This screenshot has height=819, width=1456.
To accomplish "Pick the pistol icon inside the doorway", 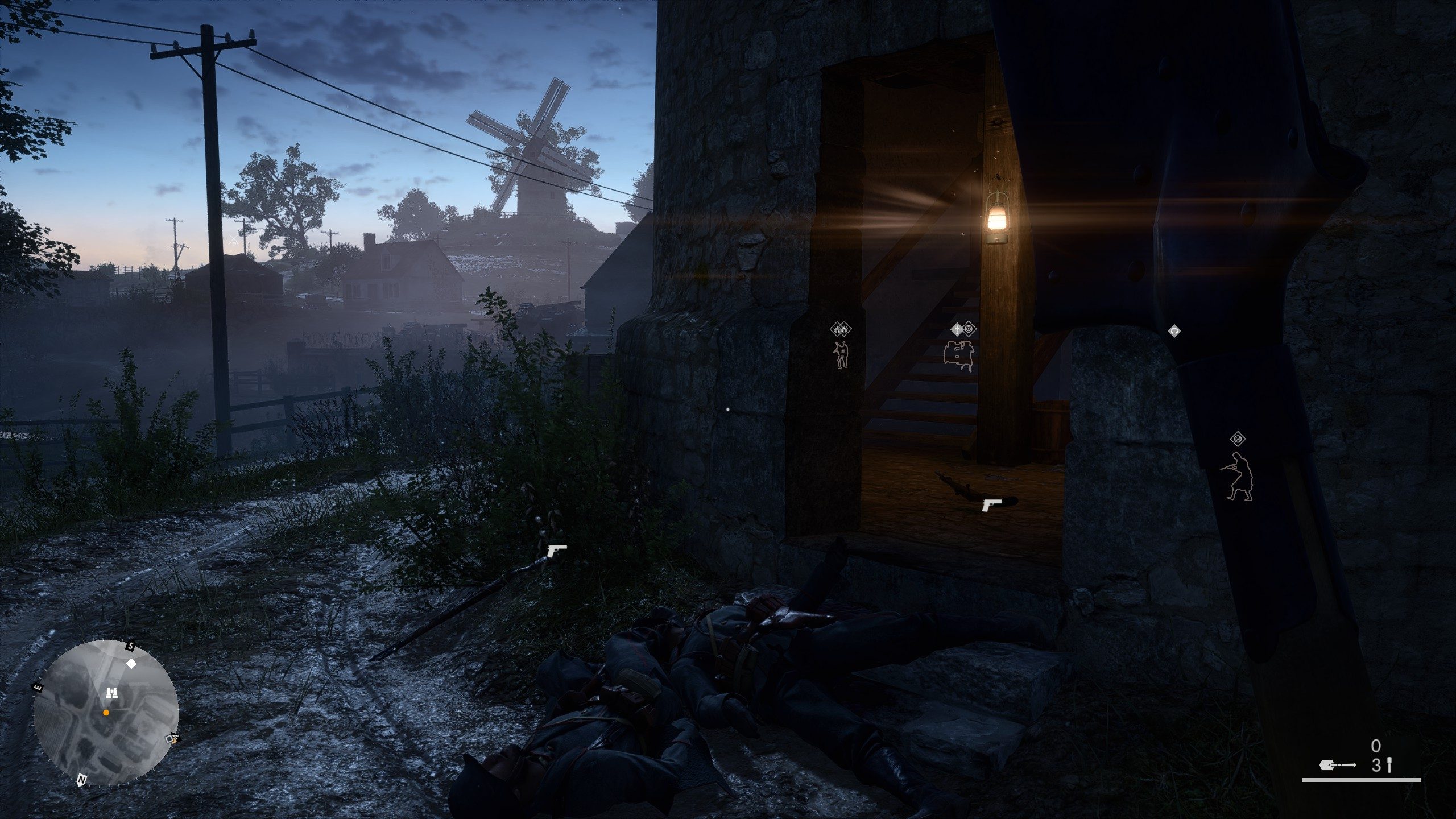I will click(x=991, y=504).
